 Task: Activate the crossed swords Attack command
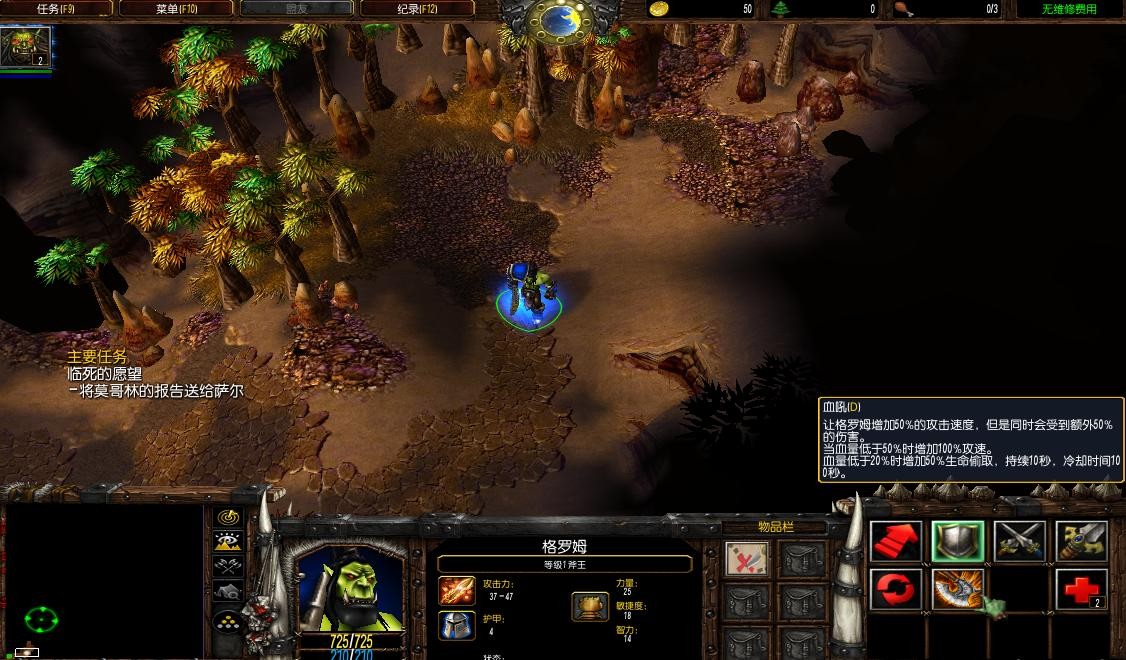pos(1020,542)
